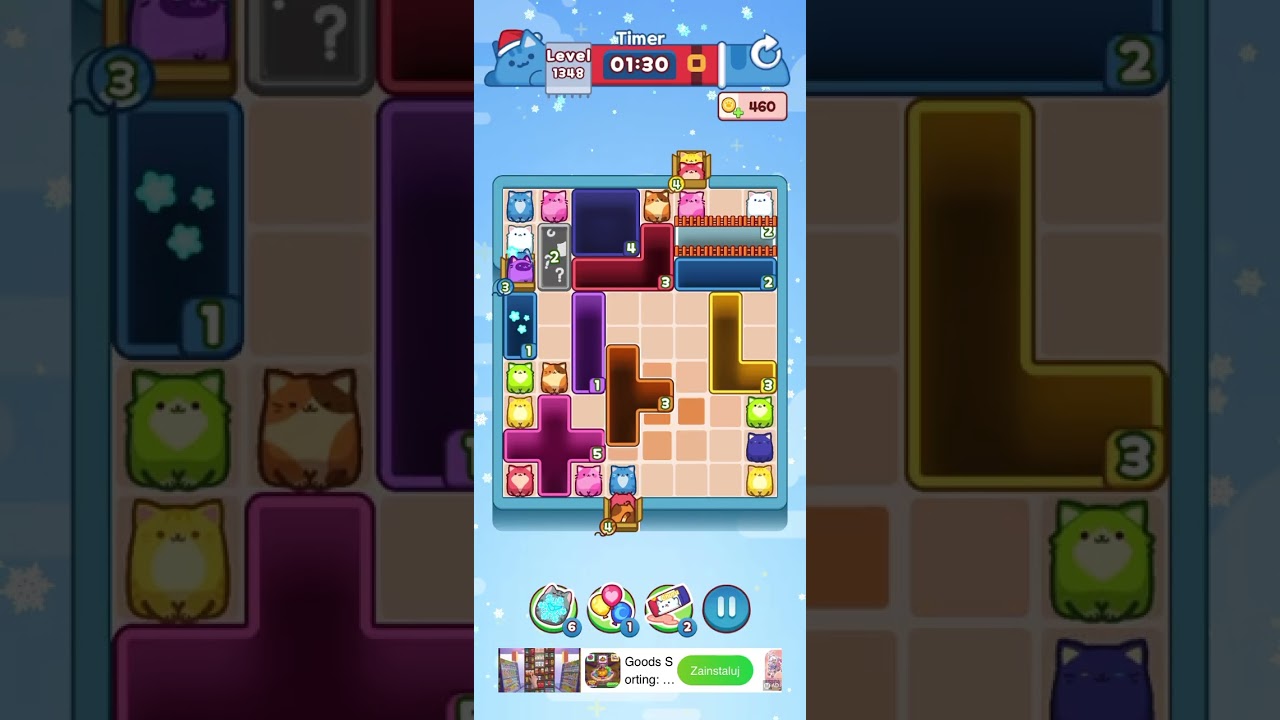This screenshot has height=720, width=1280.
Task: Select the yellow L block on board
Action: (x=727, y=340)
